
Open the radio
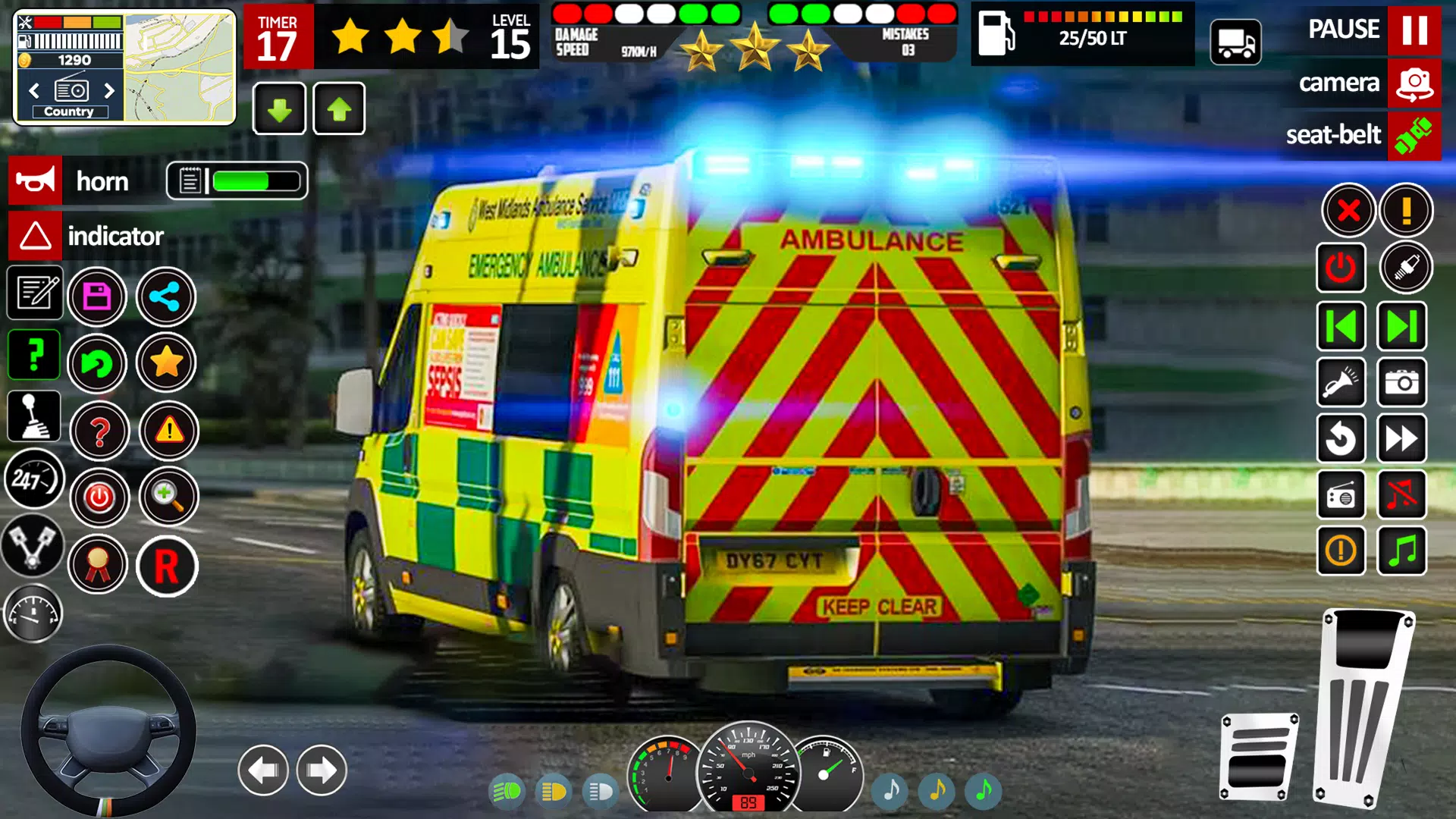tap(1341, 494)
